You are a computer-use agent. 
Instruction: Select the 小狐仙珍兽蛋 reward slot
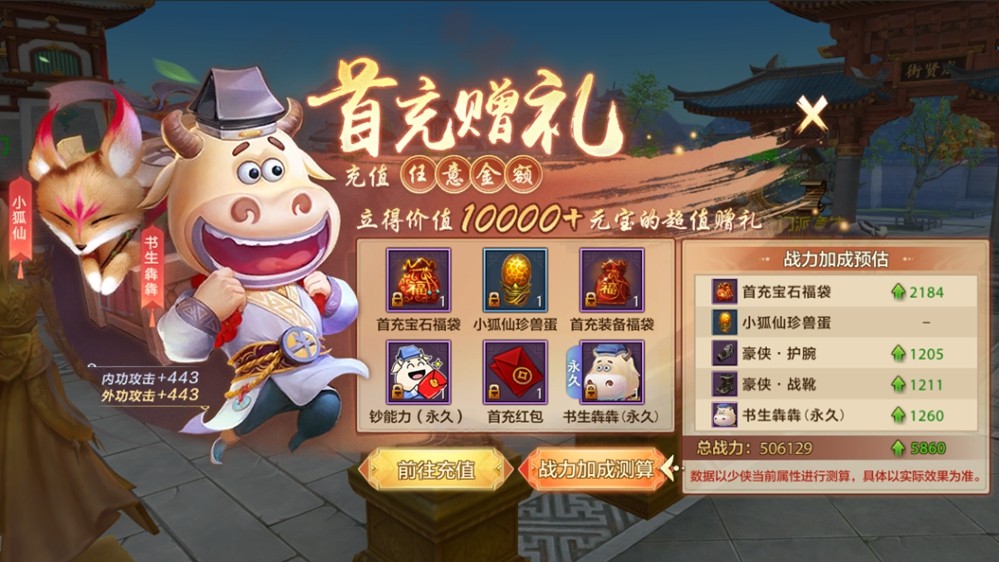pyautogui.click(x=515, y=280)
